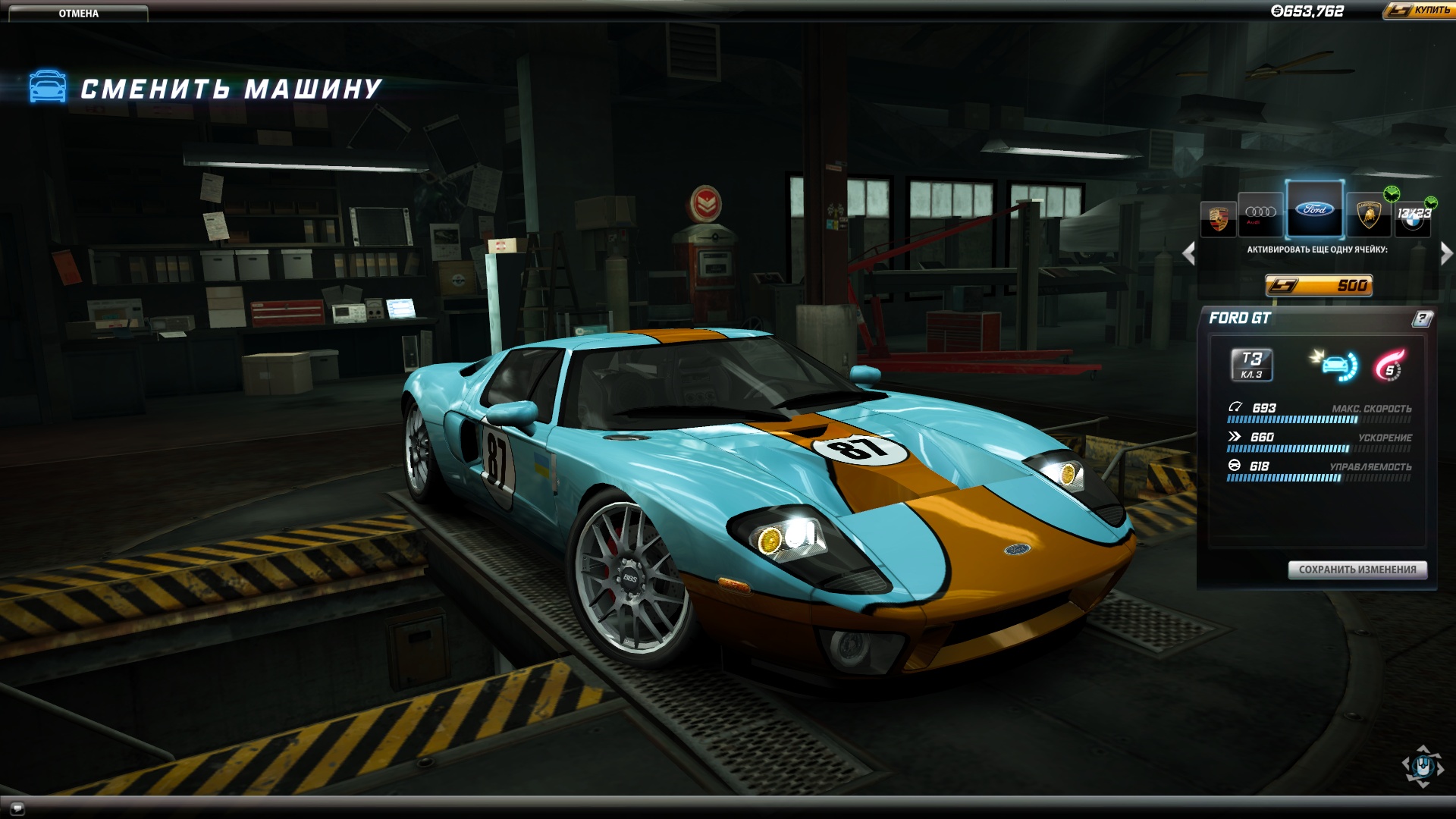Viewport: 1456px width, 819px height.
Task: Click the mouse camera rotate icon
Action: point(1423,766)
